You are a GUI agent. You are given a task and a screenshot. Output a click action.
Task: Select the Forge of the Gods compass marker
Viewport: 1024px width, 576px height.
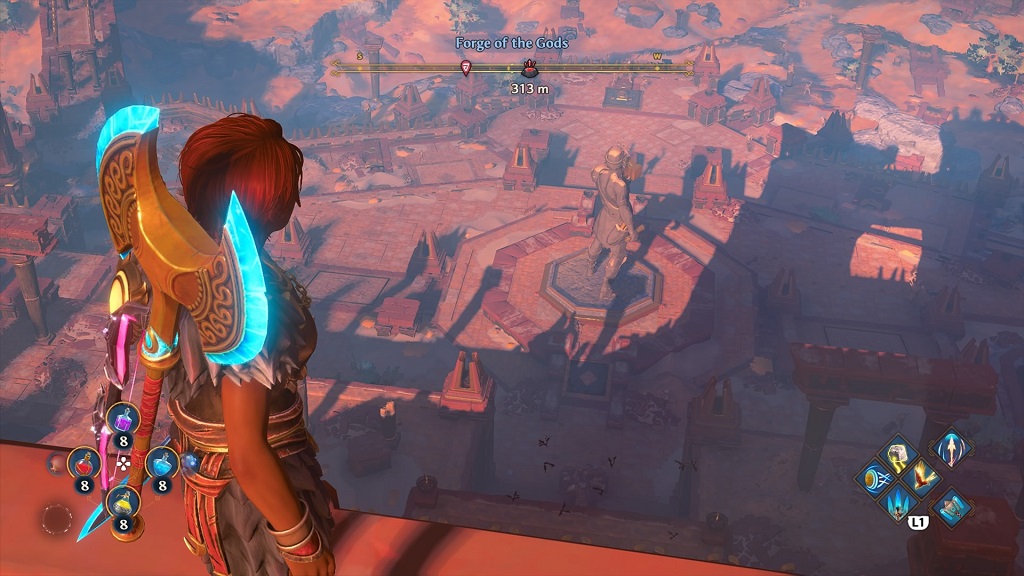(x=530, y=69)
